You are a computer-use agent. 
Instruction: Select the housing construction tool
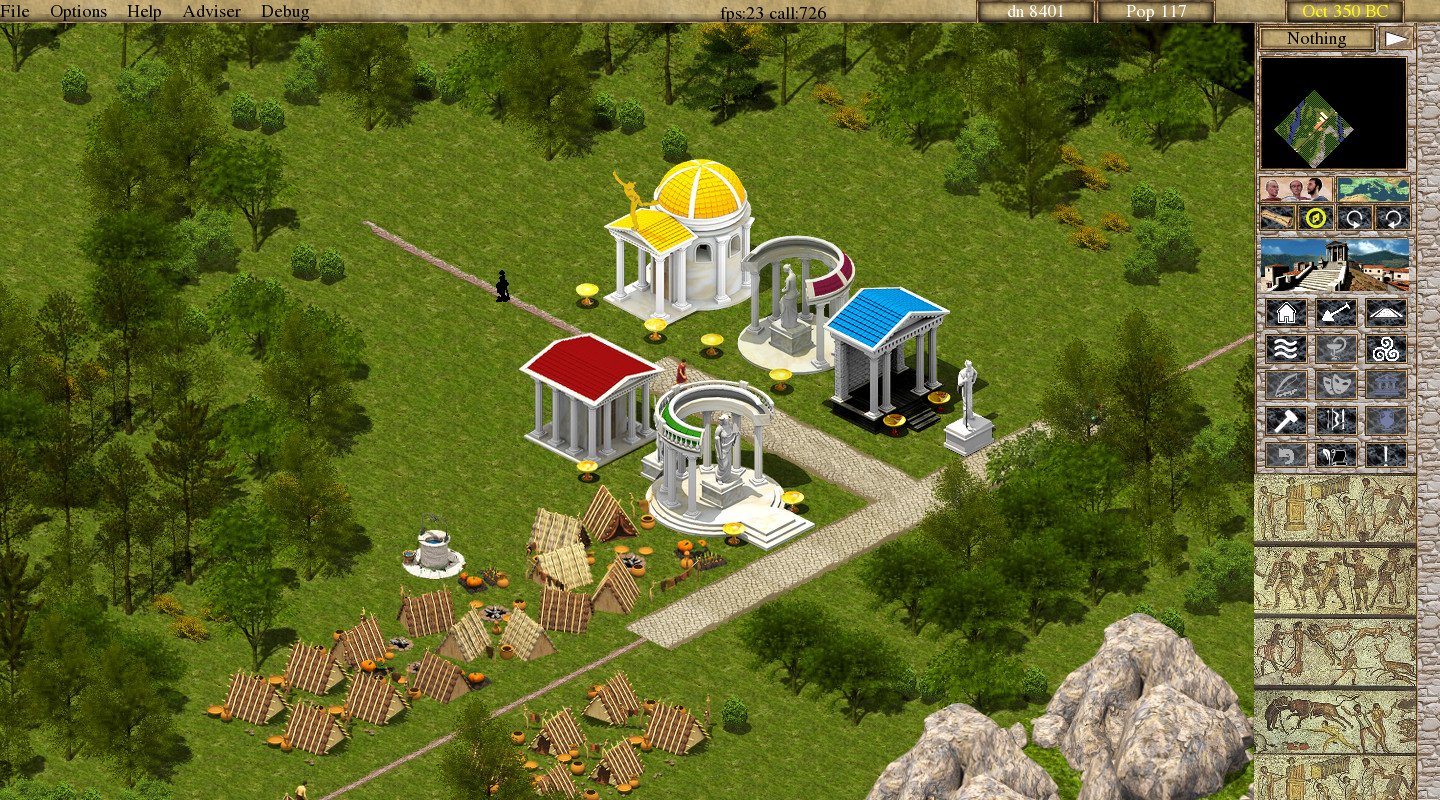pyautogui.click(x=1285, y=314)
